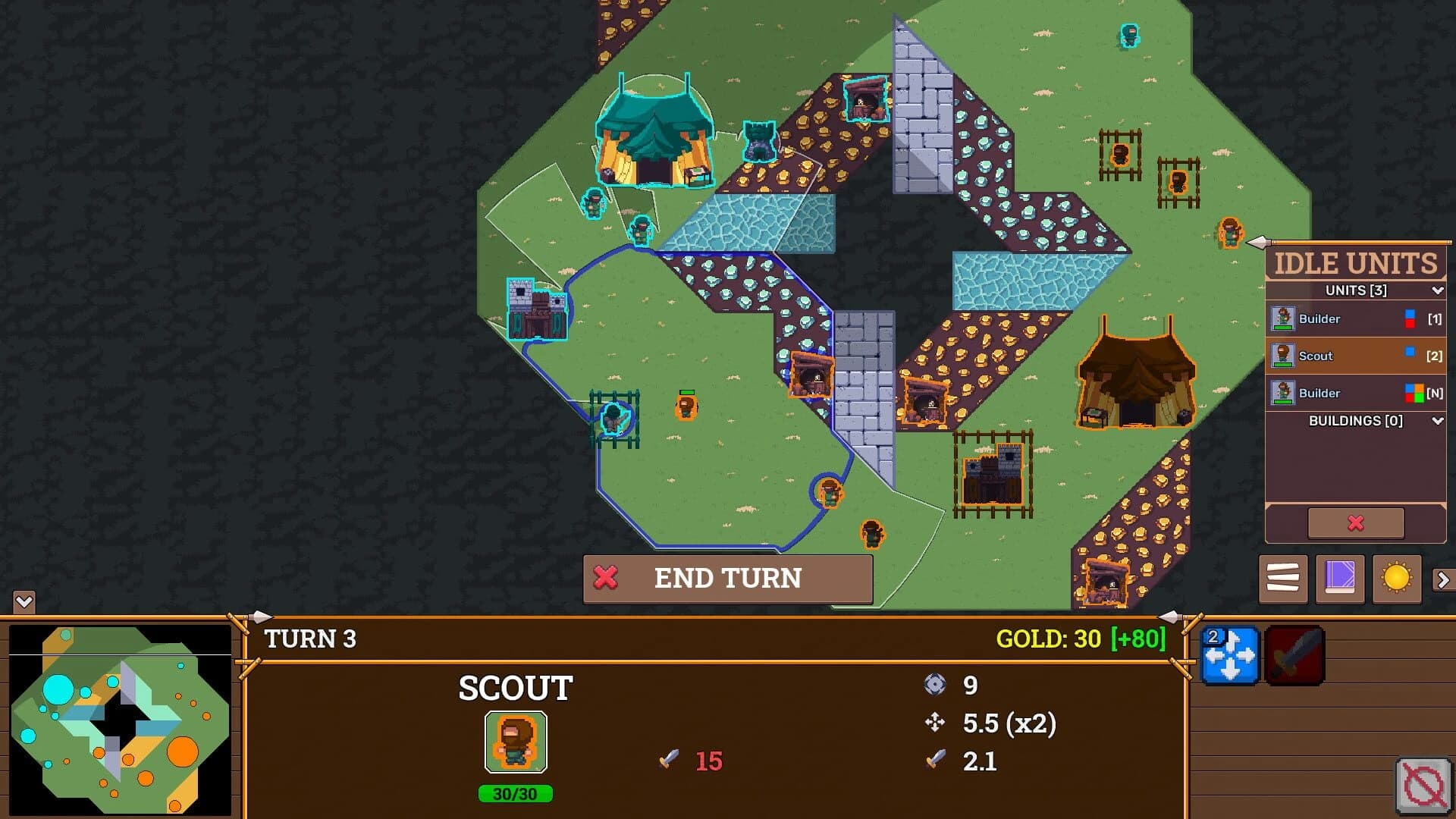
Task: Toggle the Scout [2] idle unit entry
Action: (x=1354, y=356)
